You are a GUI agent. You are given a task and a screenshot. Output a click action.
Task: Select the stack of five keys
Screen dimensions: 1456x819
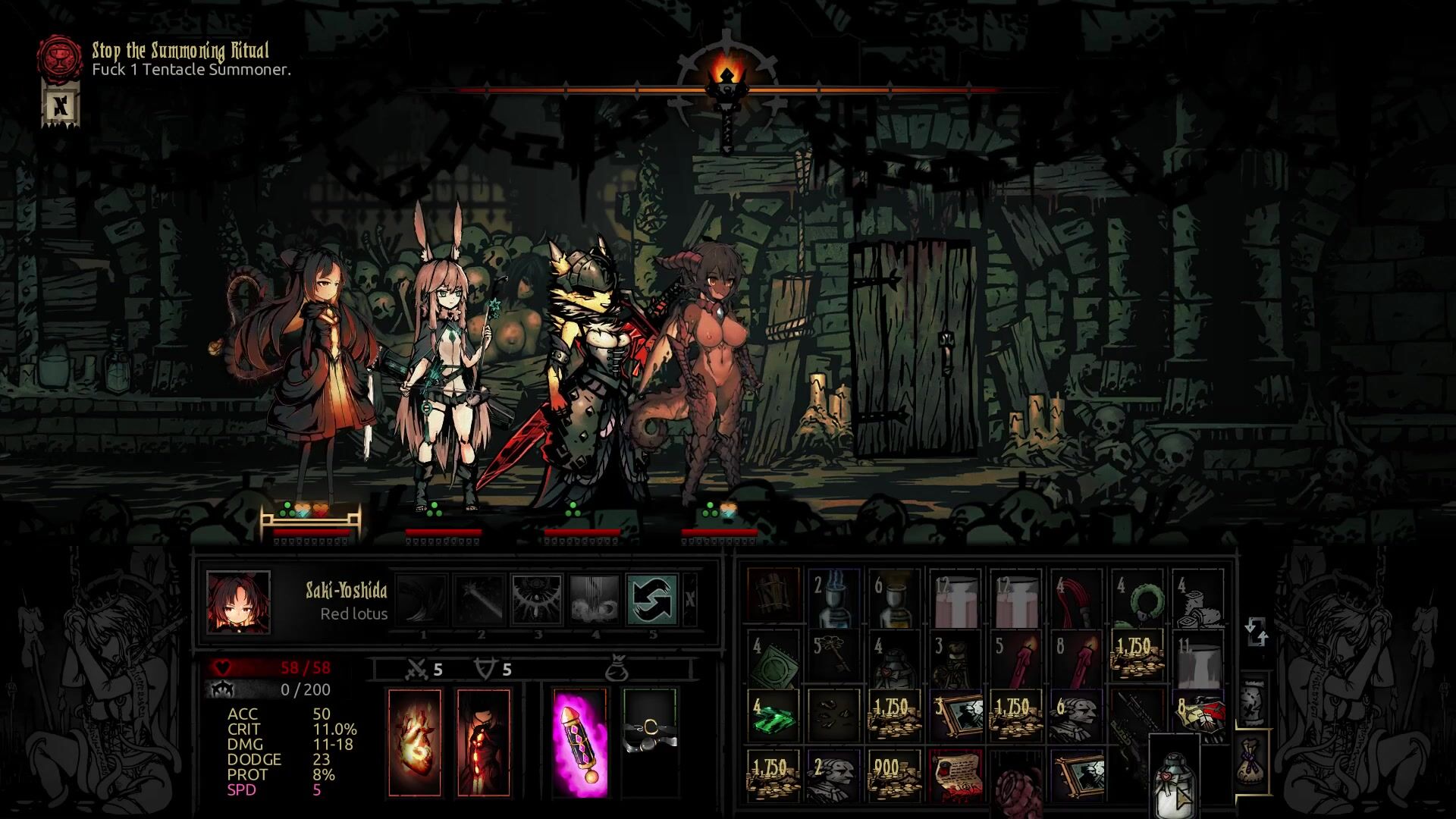(834, 654)
